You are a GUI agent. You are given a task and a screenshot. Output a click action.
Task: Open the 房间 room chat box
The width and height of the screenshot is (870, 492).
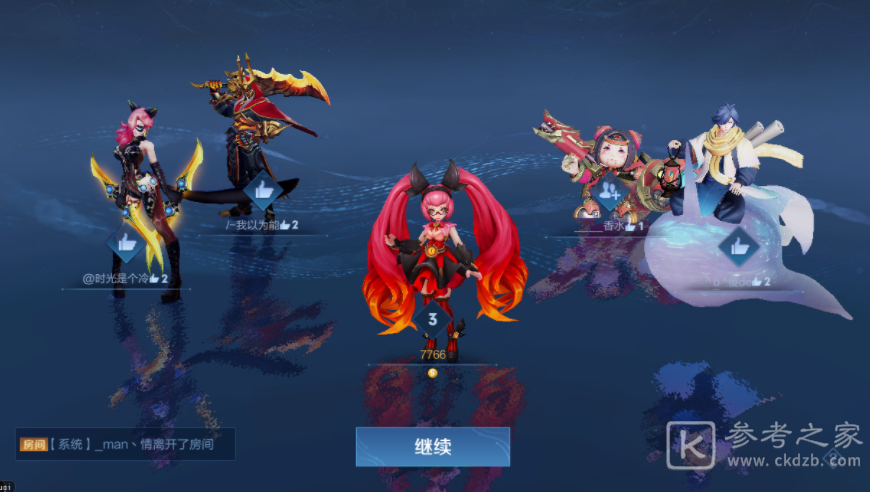(126, 444)
